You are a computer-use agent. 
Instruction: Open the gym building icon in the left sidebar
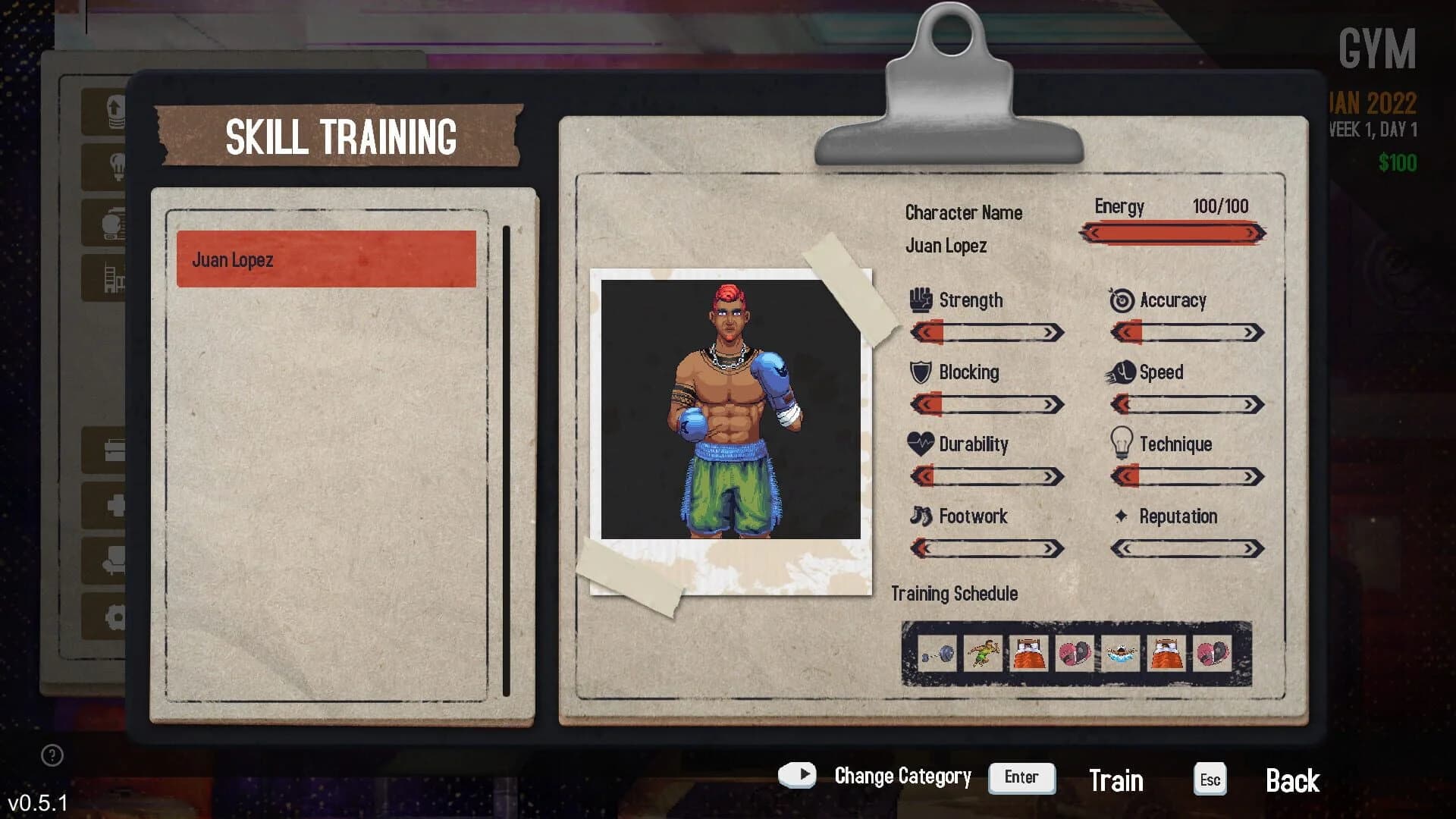pyautogui.click(x=112, y=277)
